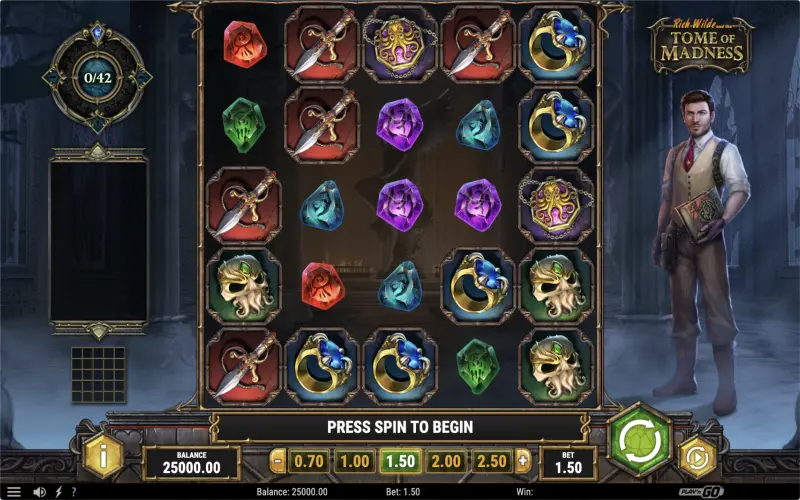Open the paytable info button
The image size is (800, 500).
click(102, 458)
